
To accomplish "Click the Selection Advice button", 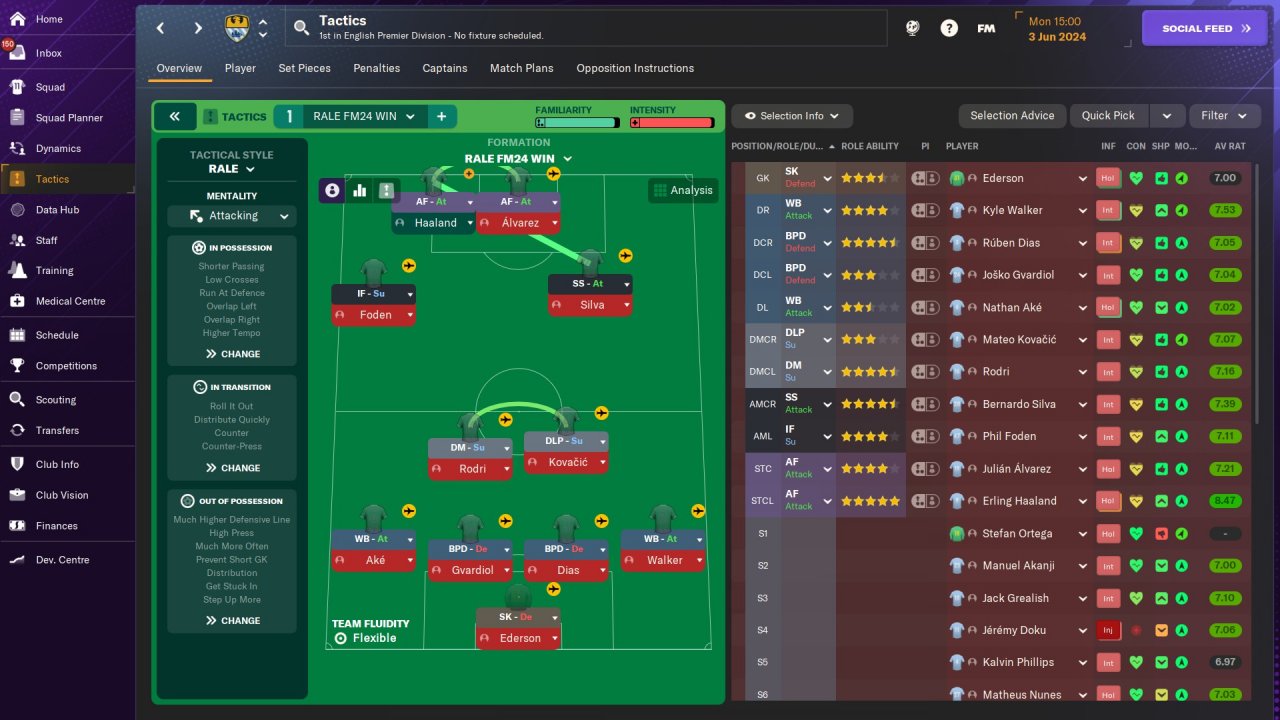I will 1012,116.
